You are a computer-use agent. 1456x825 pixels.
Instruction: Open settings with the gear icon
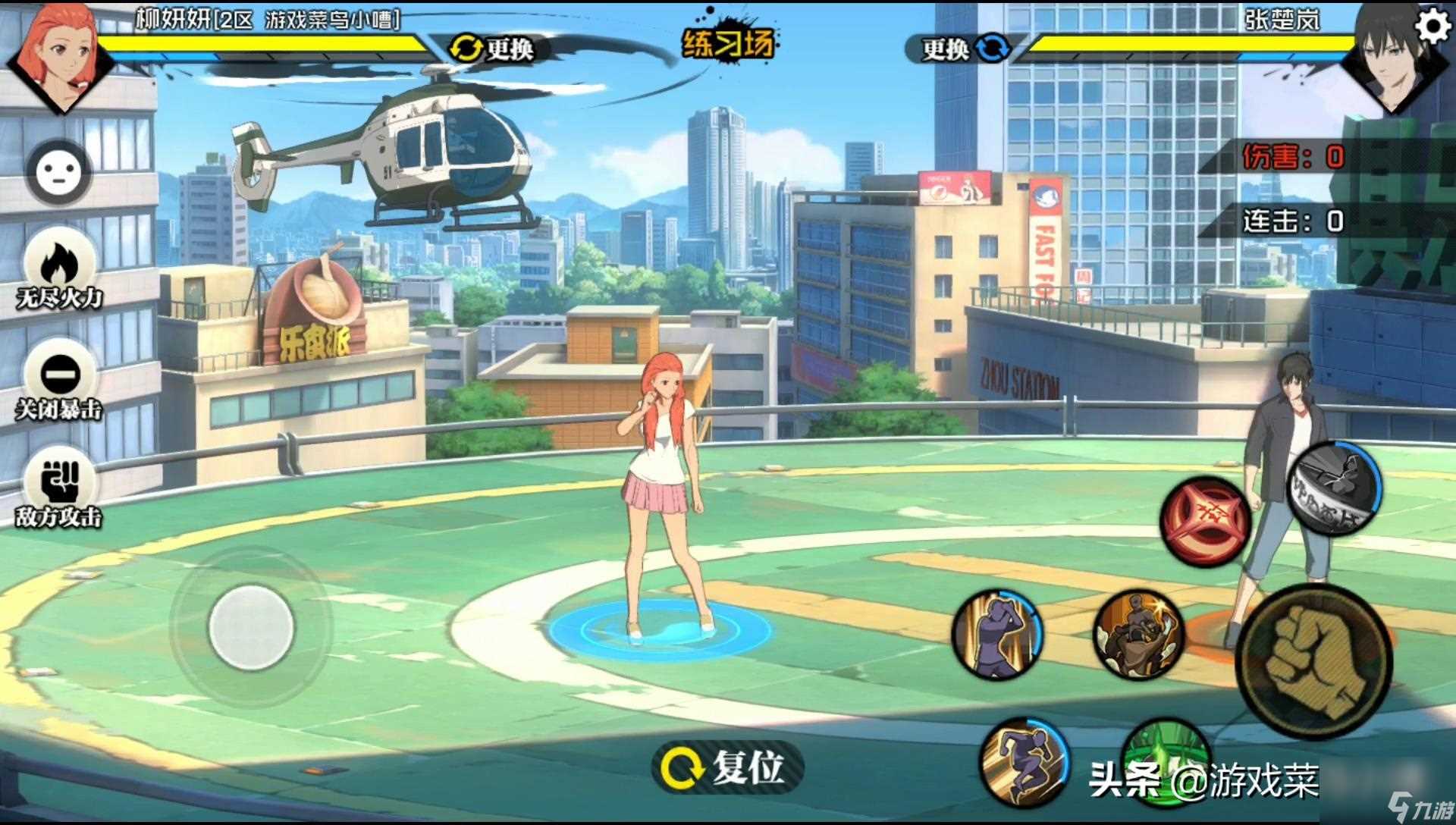(1432, 27)
